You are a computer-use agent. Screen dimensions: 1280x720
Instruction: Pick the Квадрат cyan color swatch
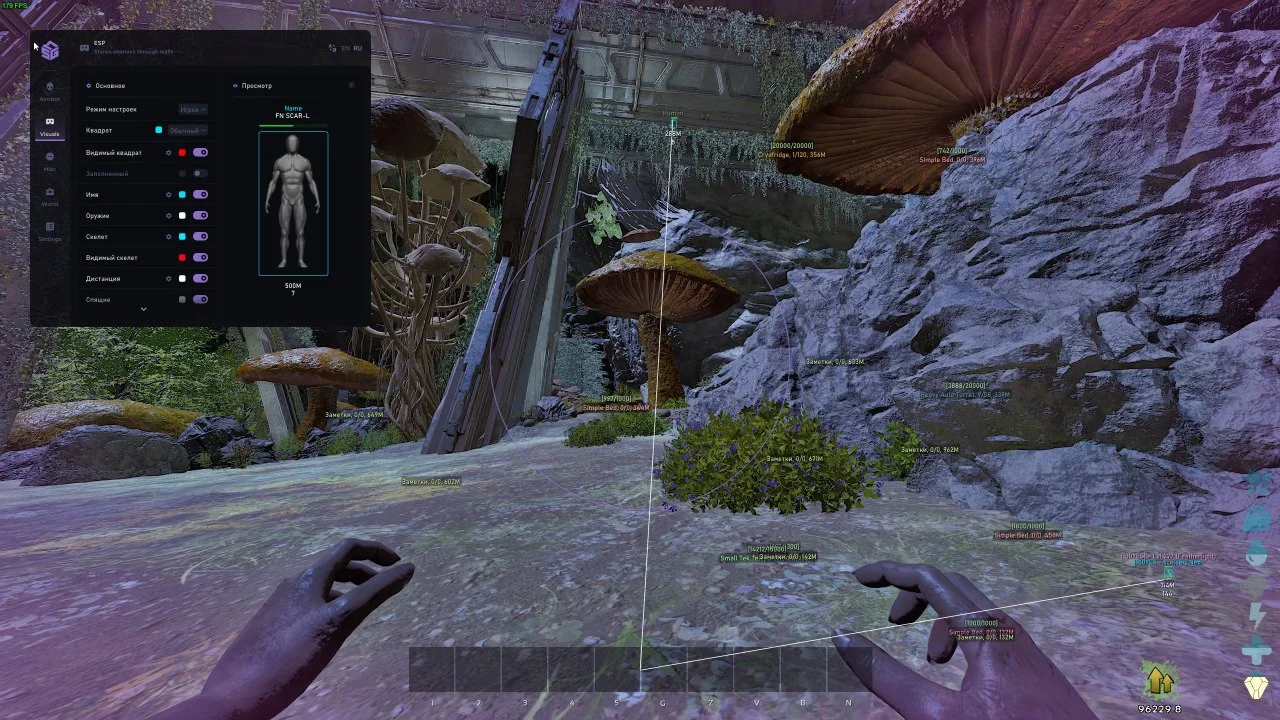pos(159,131)
